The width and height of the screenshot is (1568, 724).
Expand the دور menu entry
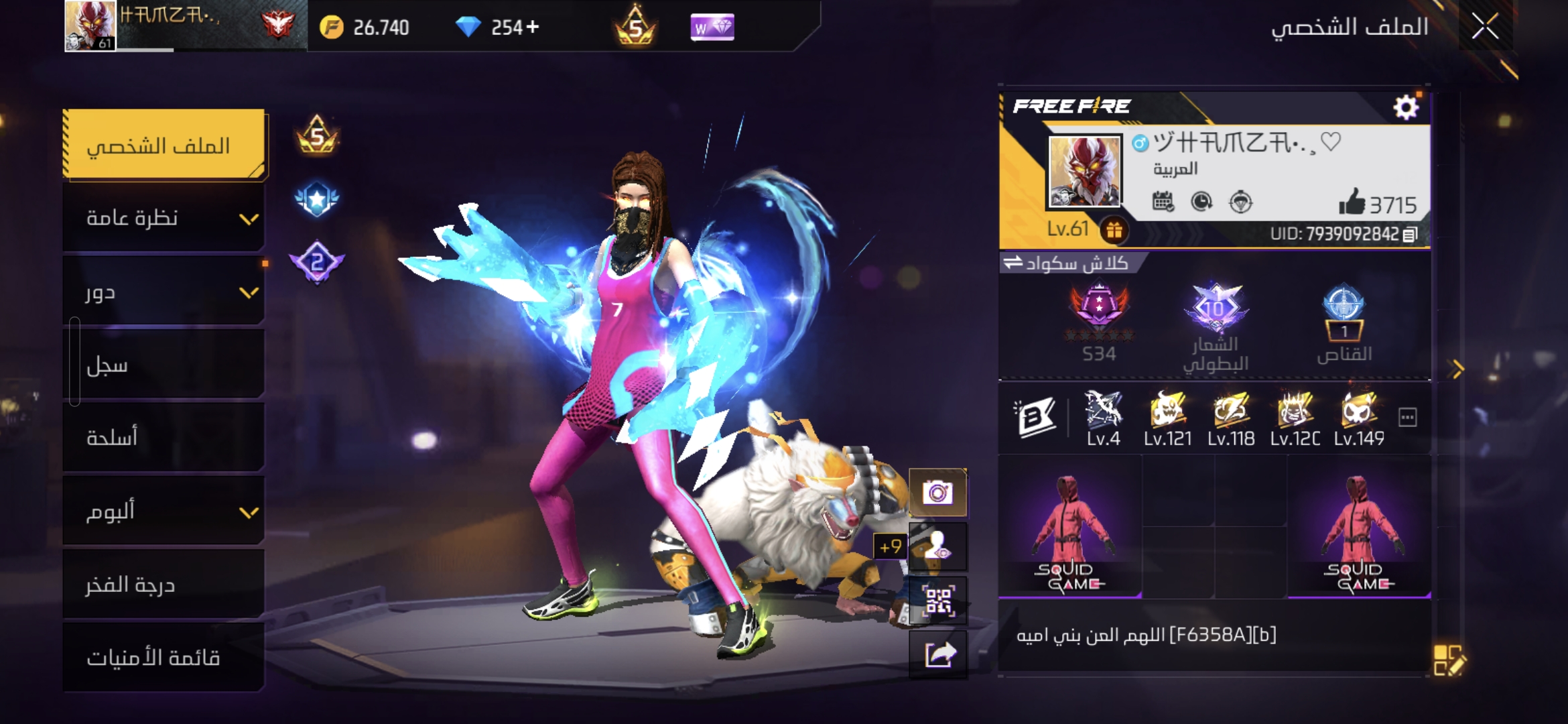164,292
